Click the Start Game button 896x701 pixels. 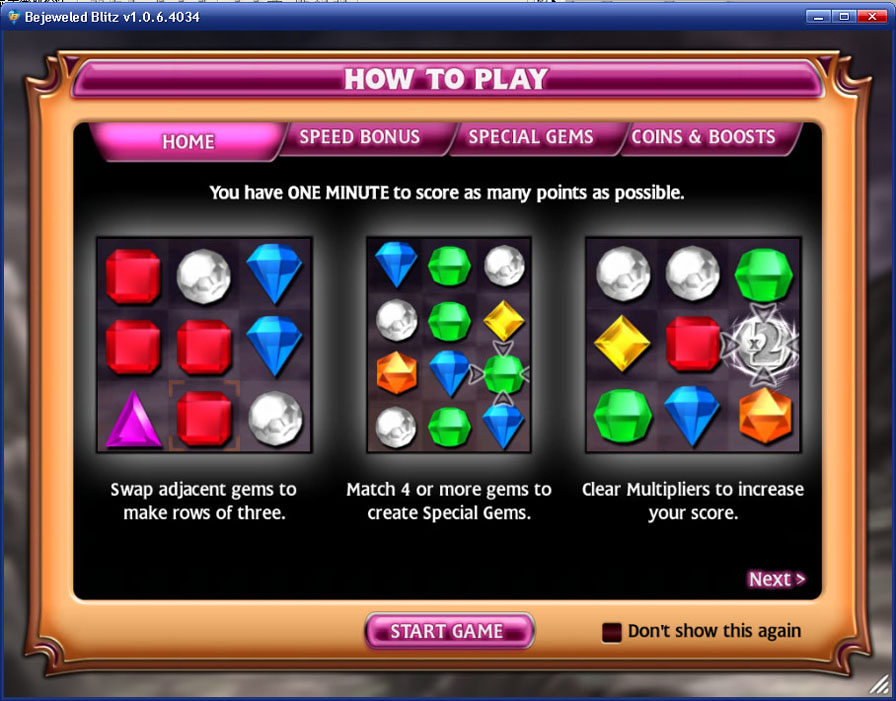pos(447,631)
